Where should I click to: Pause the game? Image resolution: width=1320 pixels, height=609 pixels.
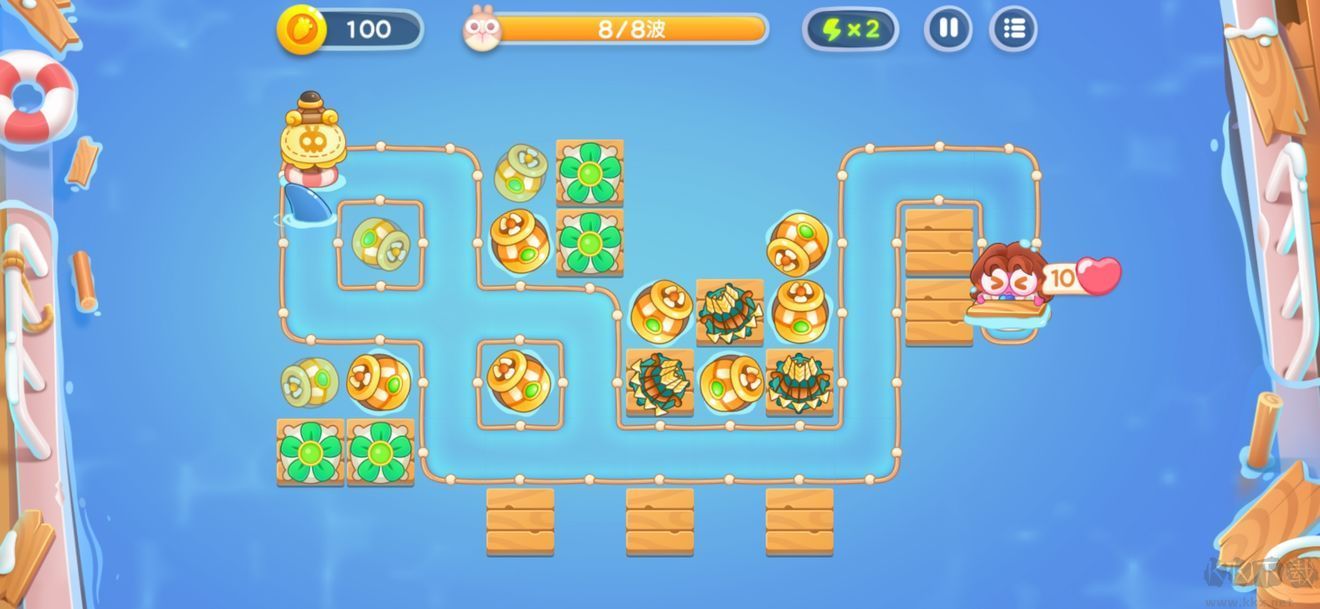[947, 29]
